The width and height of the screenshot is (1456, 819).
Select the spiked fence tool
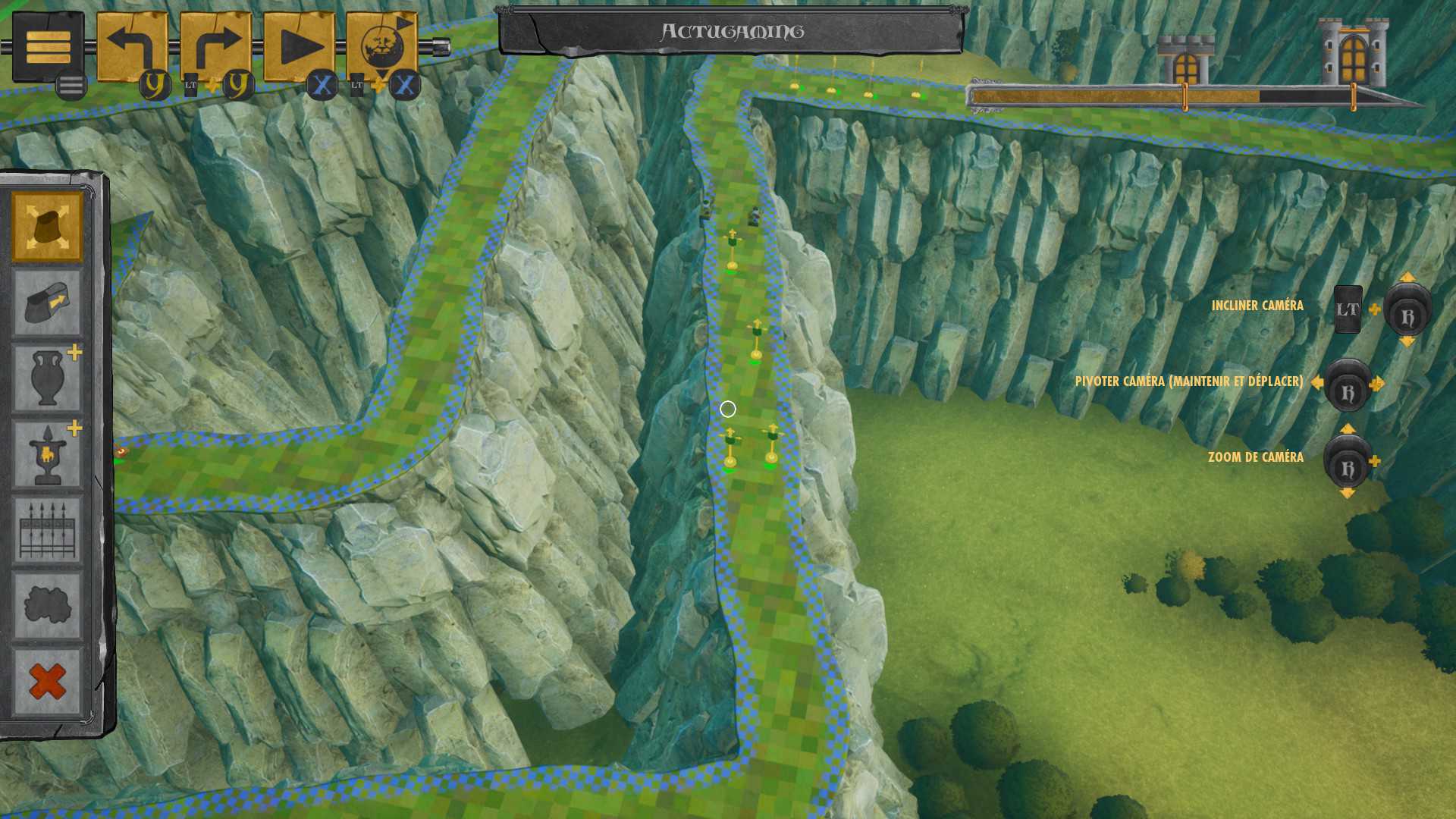[47, 530]
